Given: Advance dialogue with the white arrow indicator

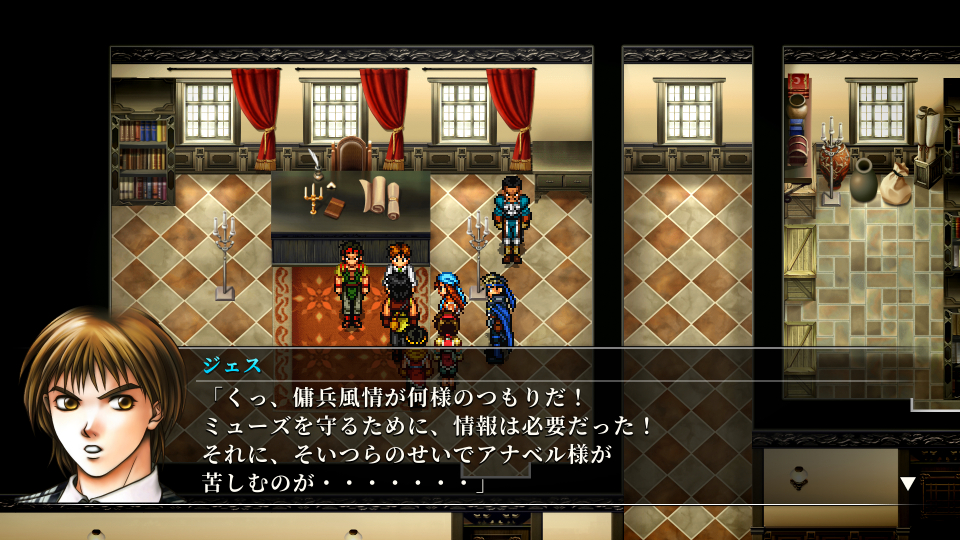Looking at the screenshot, I should (x=908, y=483).
